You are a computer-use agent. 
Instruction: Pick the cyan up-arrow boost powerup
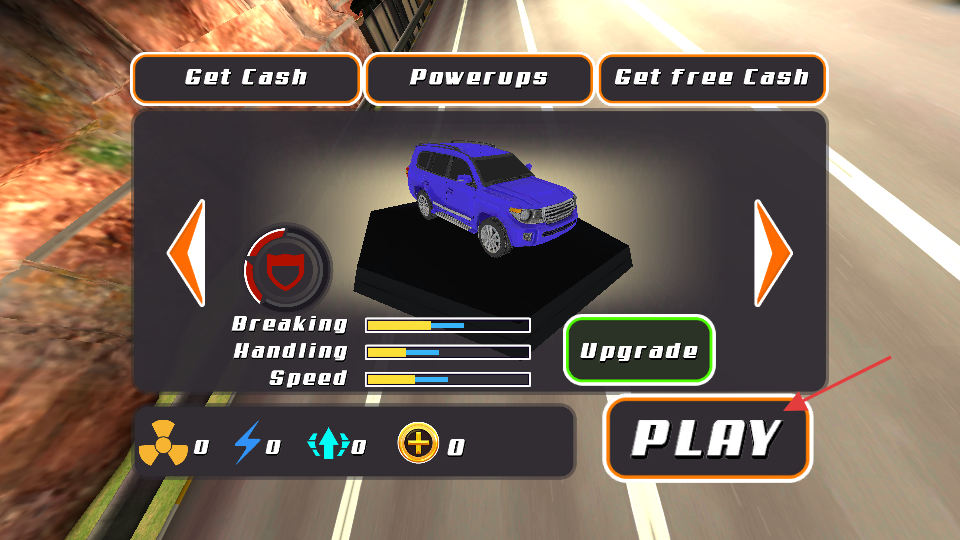click(x=327, y=443)
